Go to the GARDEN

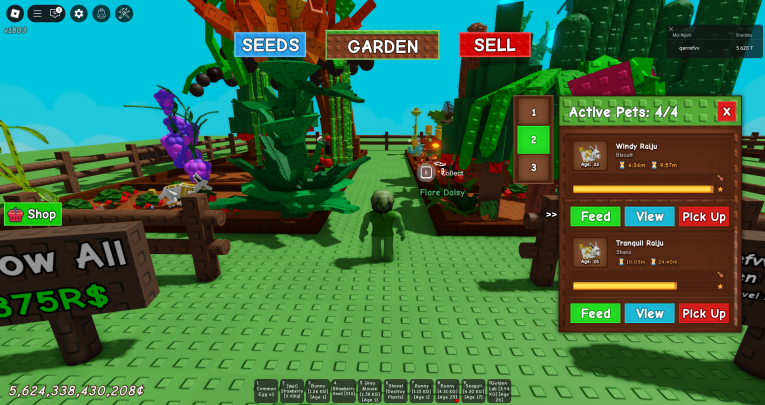coord(382,46)
